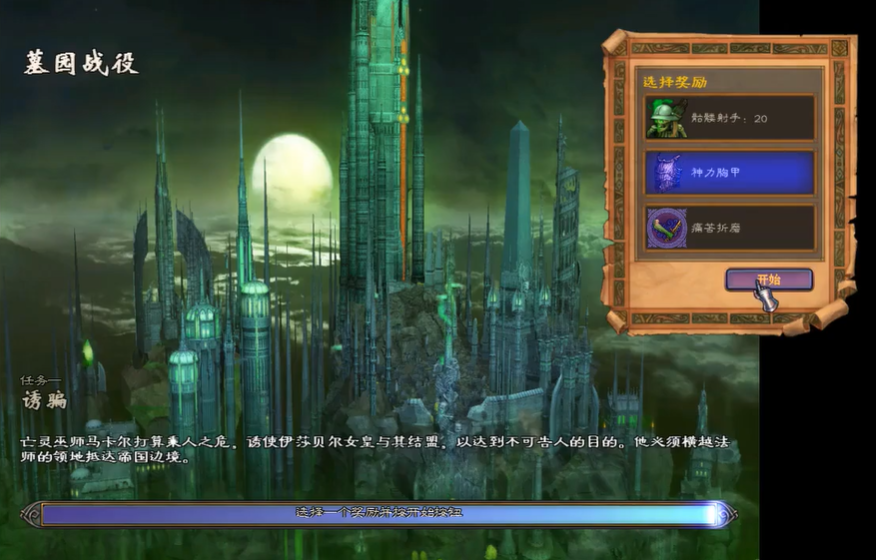Choose the 骷髅射手 20 skeleton archers reward
The image size is (876, 560).
tap(728, 118)
